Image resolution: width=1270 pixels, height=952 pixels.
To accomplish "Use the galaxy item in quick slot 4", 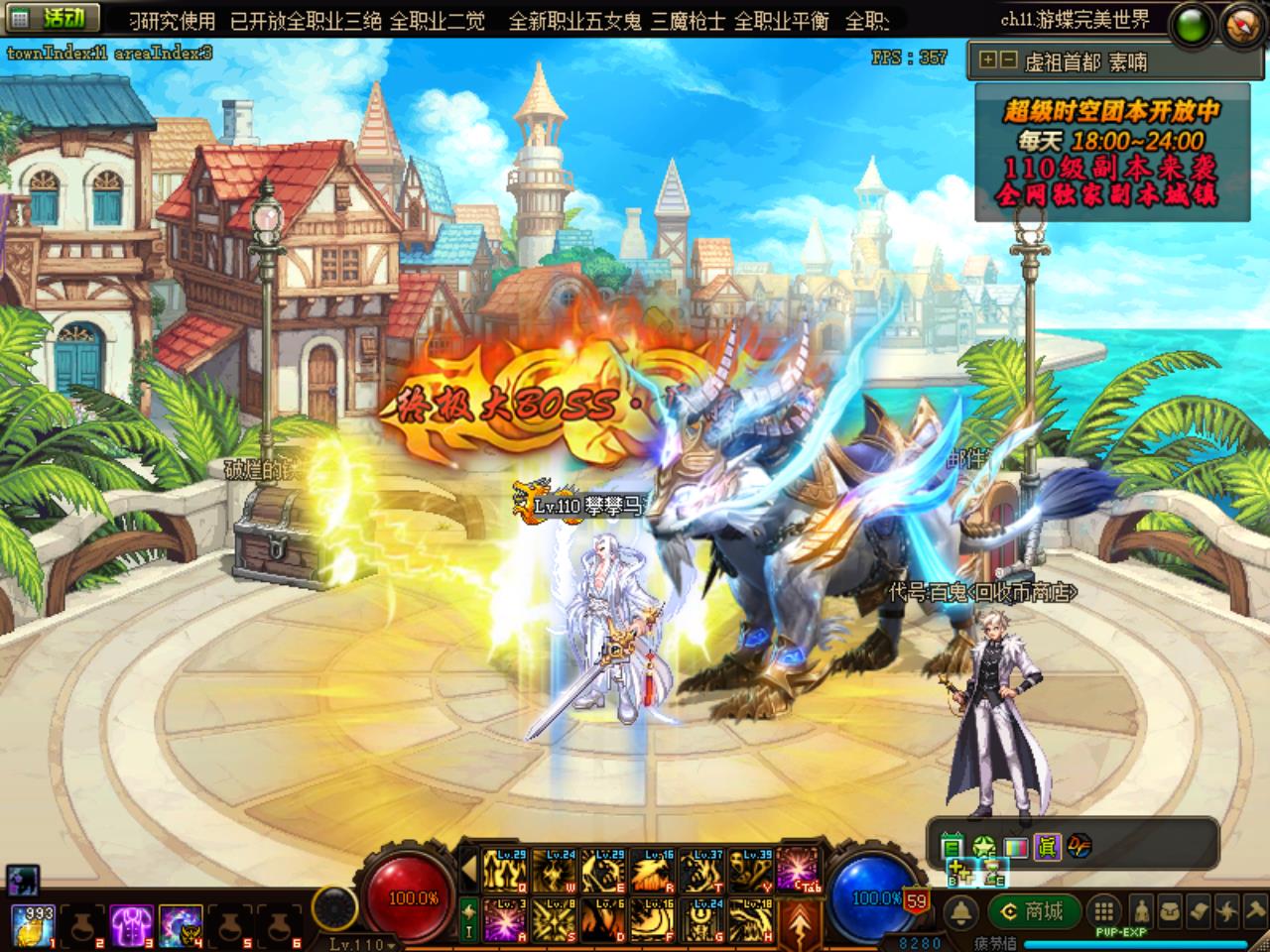I will click(179, 926).
